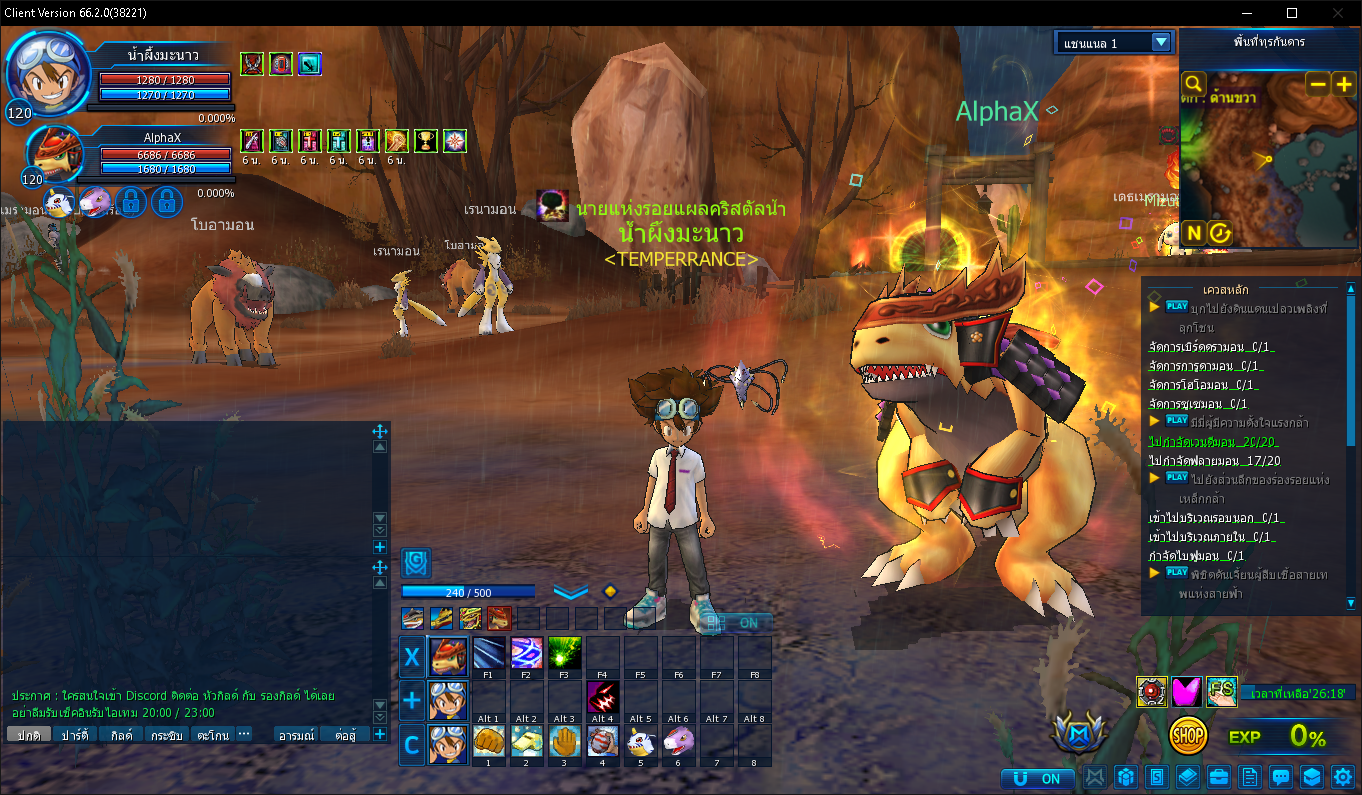1362x795 pixels.
Task: Toggle the minimap N button
Action: (1193, 233)
